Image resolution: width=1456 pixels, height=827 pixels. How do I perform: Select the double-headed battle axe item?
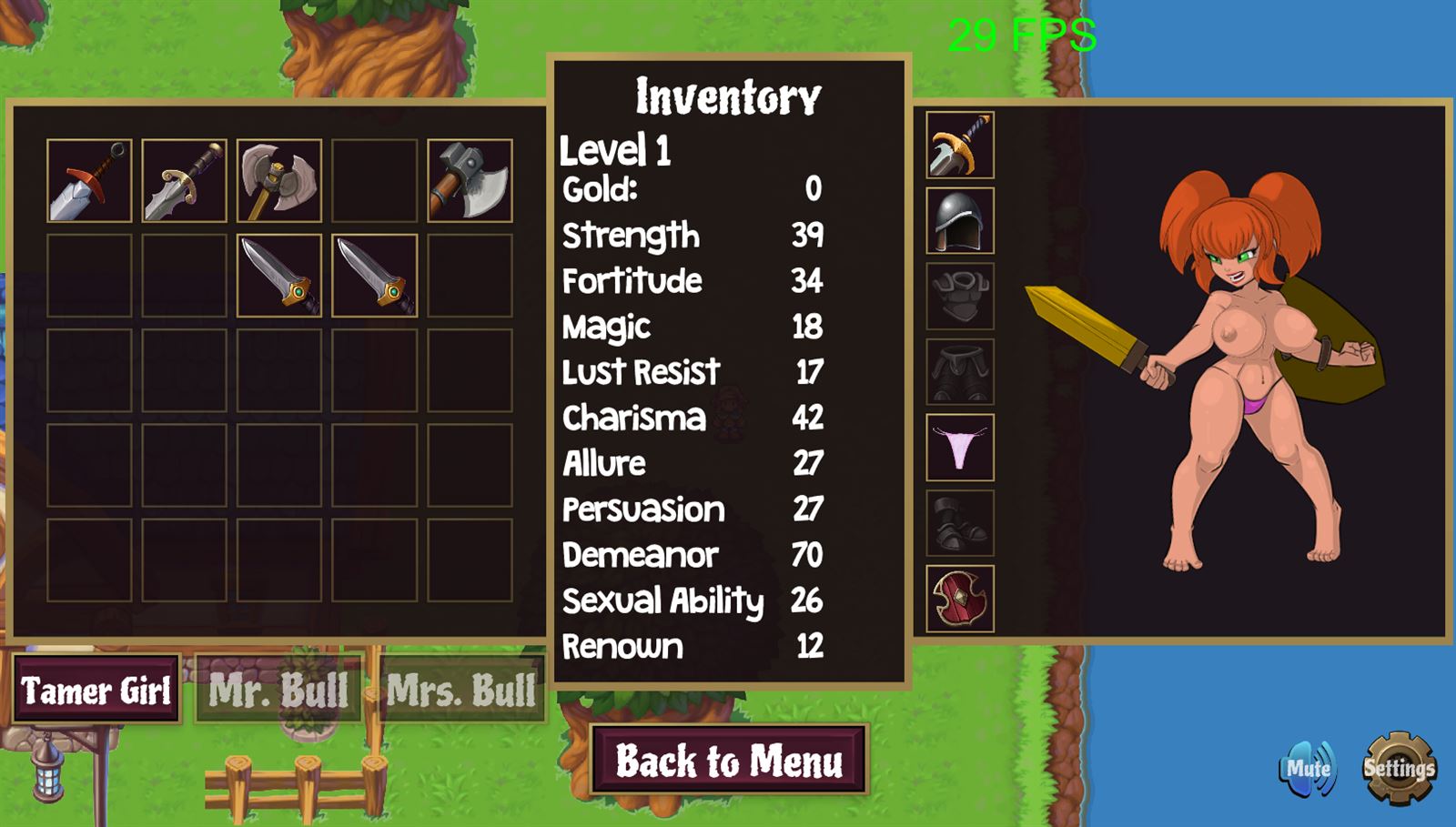[x=278, y=181]
